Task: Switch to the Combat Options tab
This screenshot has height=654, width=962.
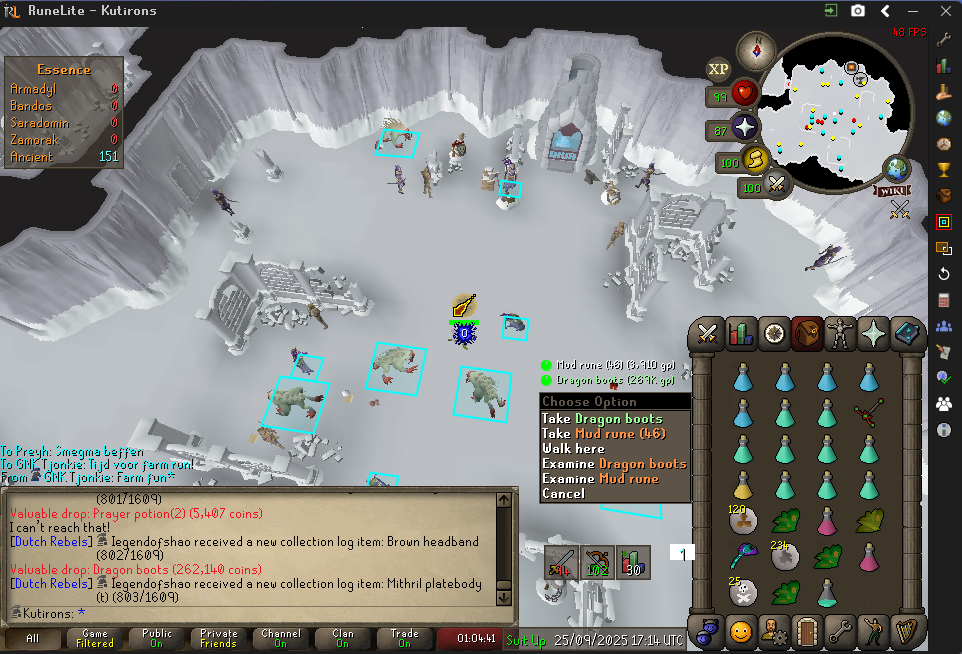Action: [x=709, y=333]
